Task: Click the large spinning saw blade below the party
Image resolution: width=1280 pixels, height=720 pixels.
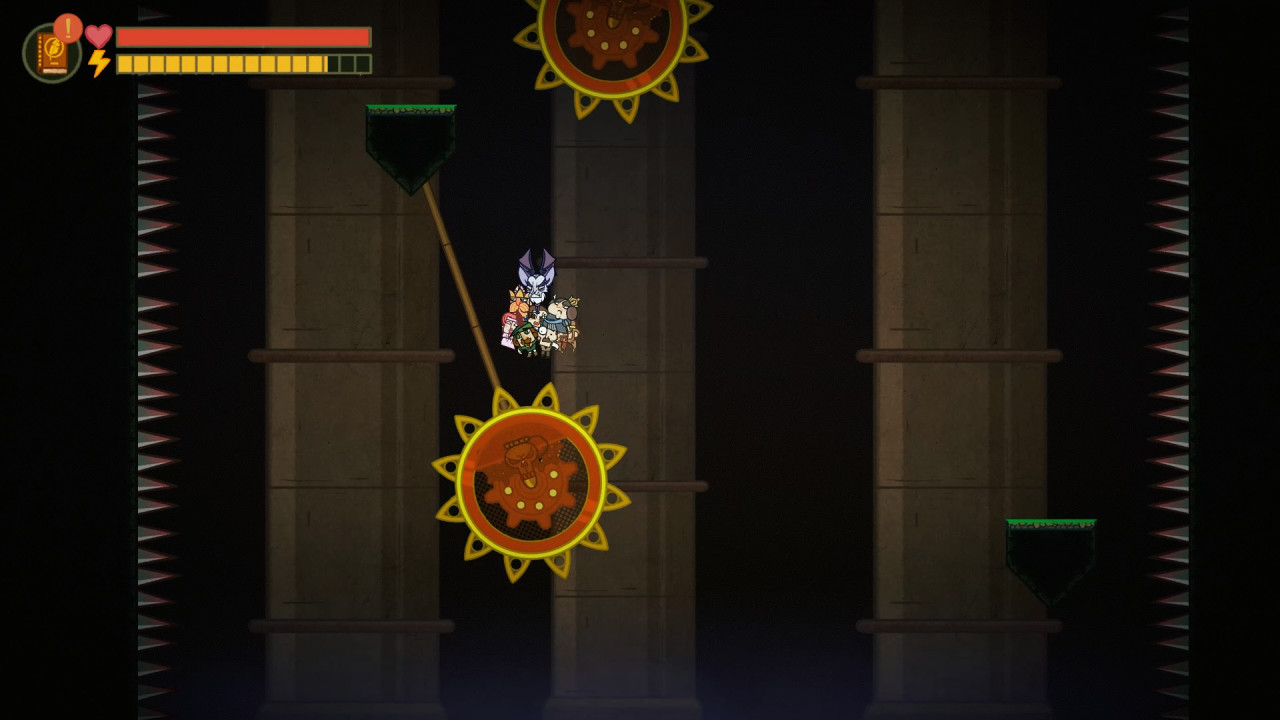Action: click(x=527, y=483)
